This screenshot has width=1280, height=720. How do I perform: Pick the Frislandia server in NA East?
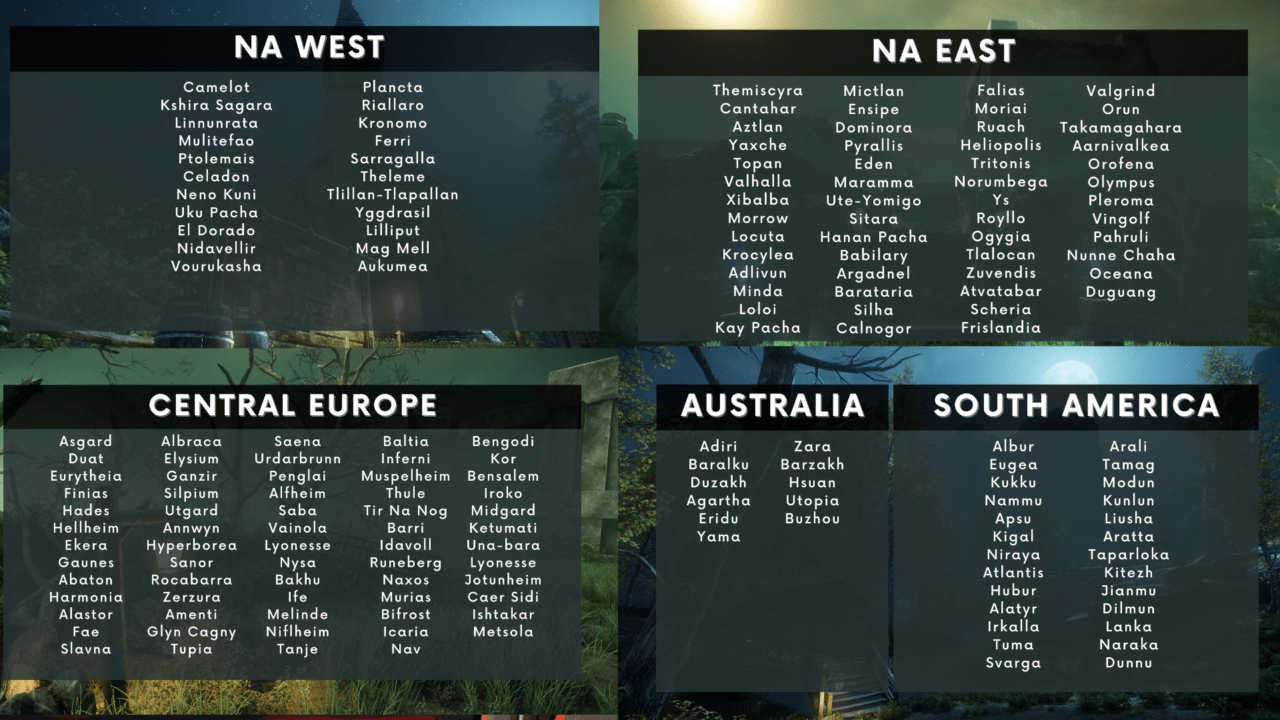(1001, 328)
